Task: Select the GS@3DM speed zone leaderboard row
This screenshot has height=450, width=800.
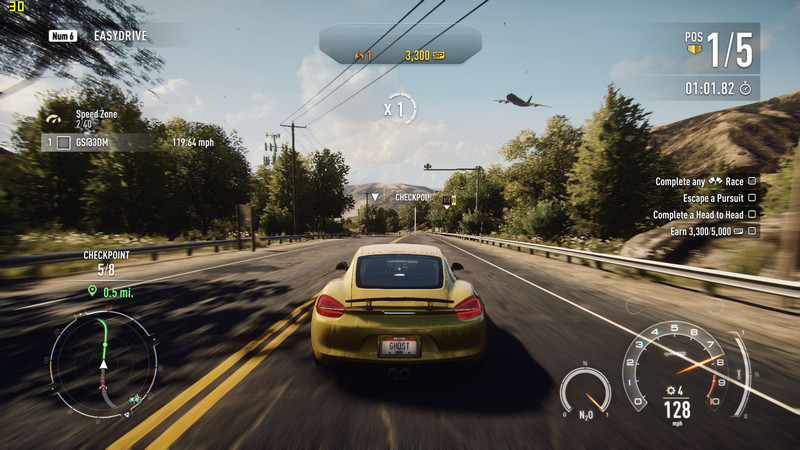Action: pos(130,143)
